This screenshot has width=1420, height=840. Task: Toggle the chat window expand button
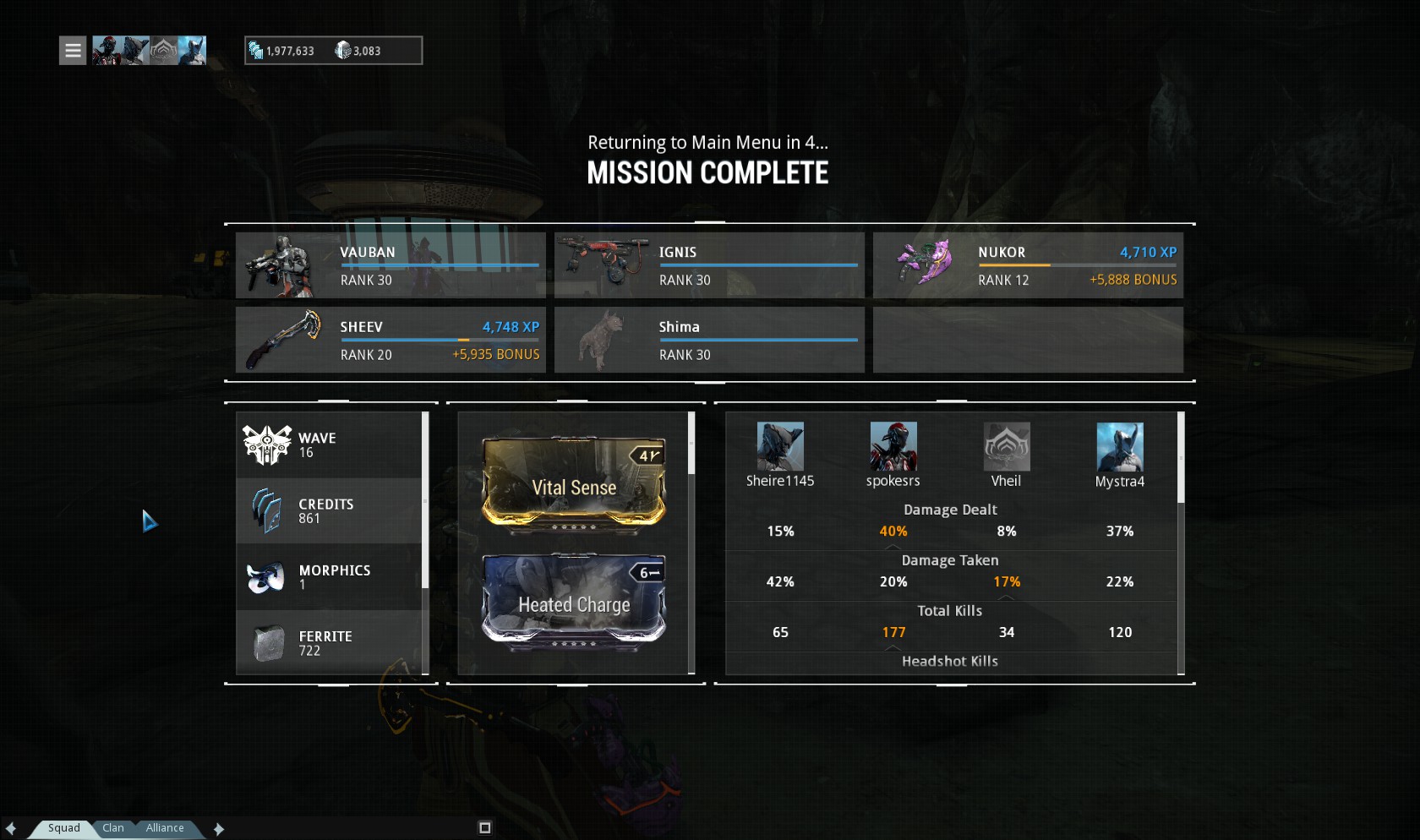tap(485, 828)
